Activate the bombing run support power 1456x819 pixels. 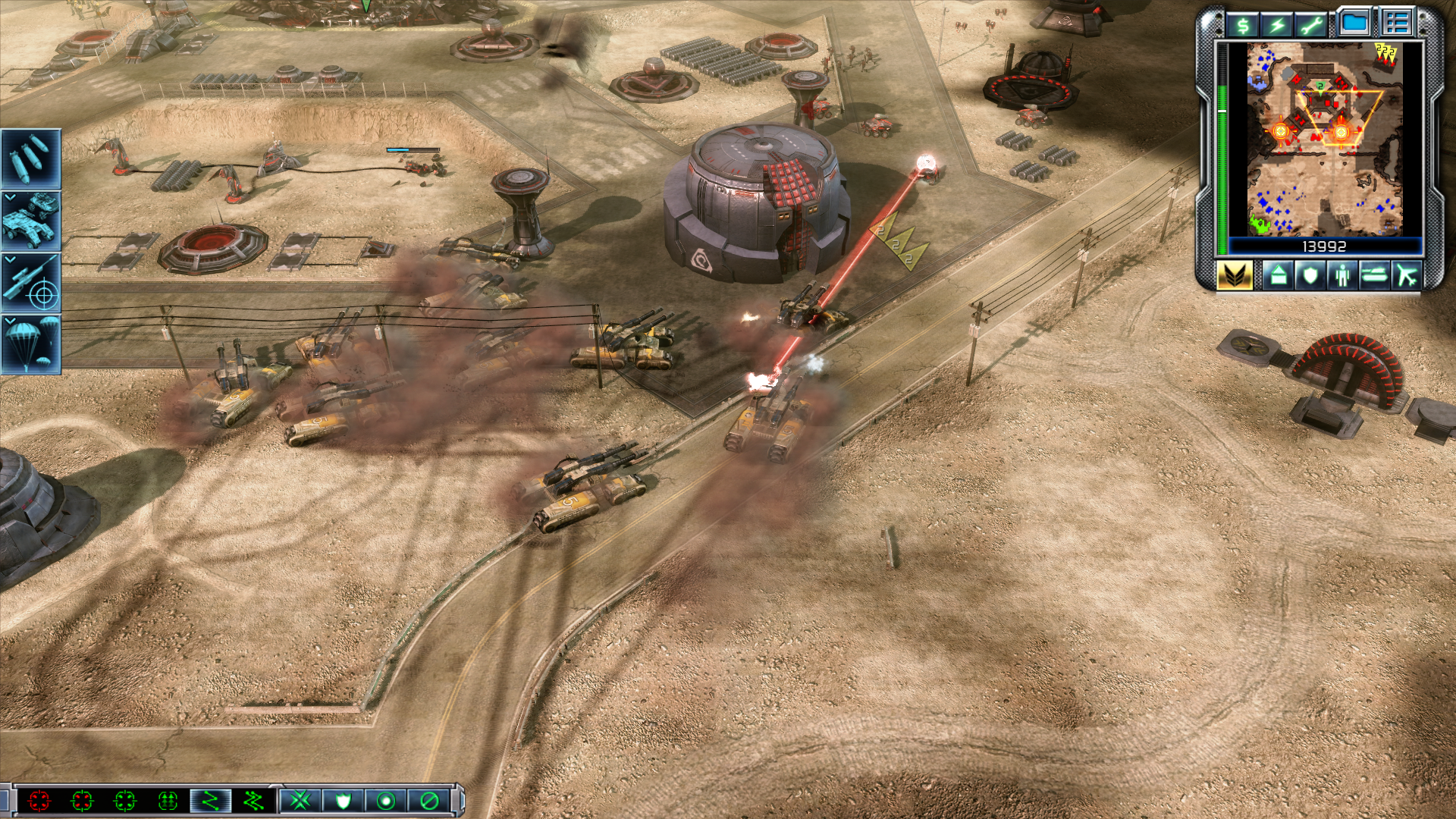[x=30, y=158]
